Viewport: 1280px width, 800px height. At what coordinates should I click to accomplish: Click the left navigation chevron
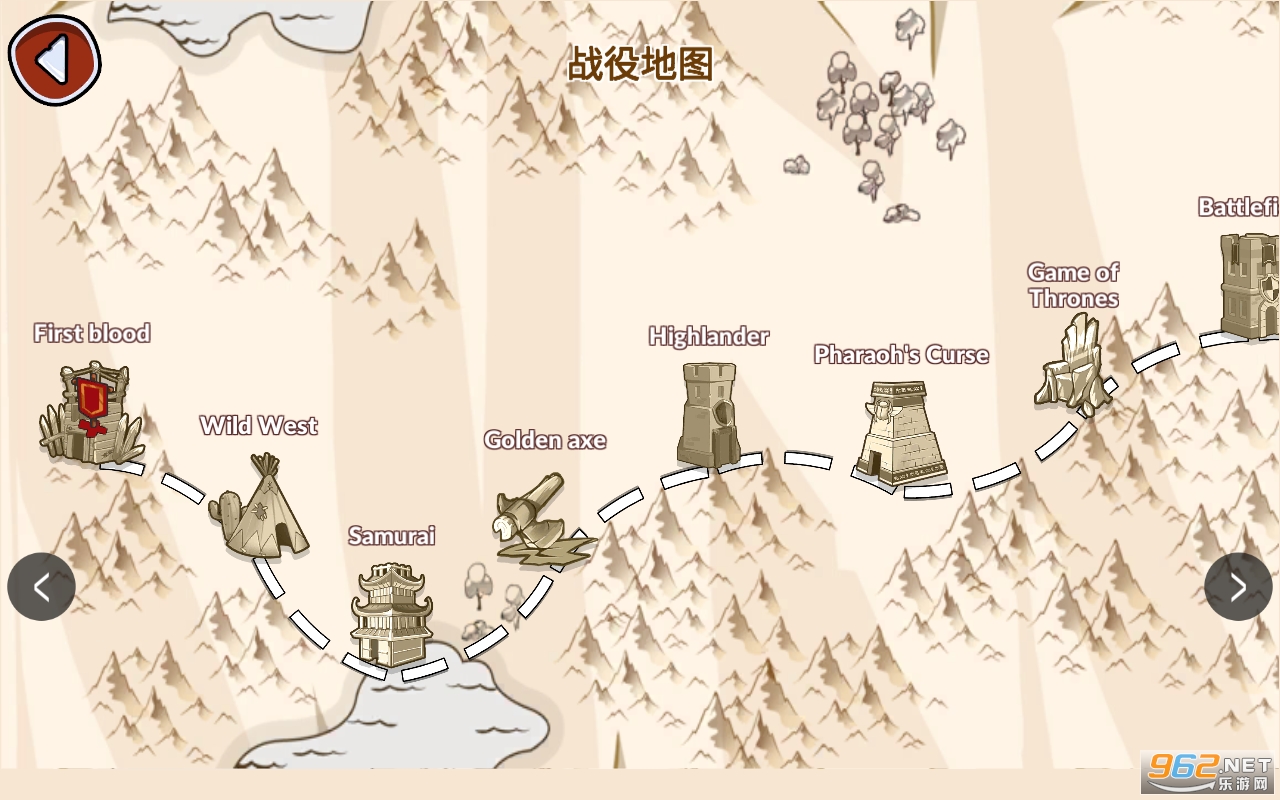pos(41,587)
